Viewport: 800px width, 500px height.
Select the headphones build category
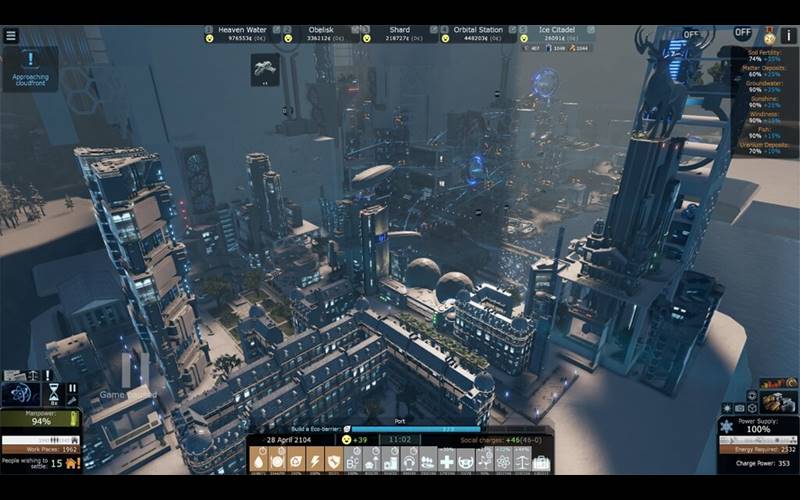pyautogui.click(x=409, y=461)
